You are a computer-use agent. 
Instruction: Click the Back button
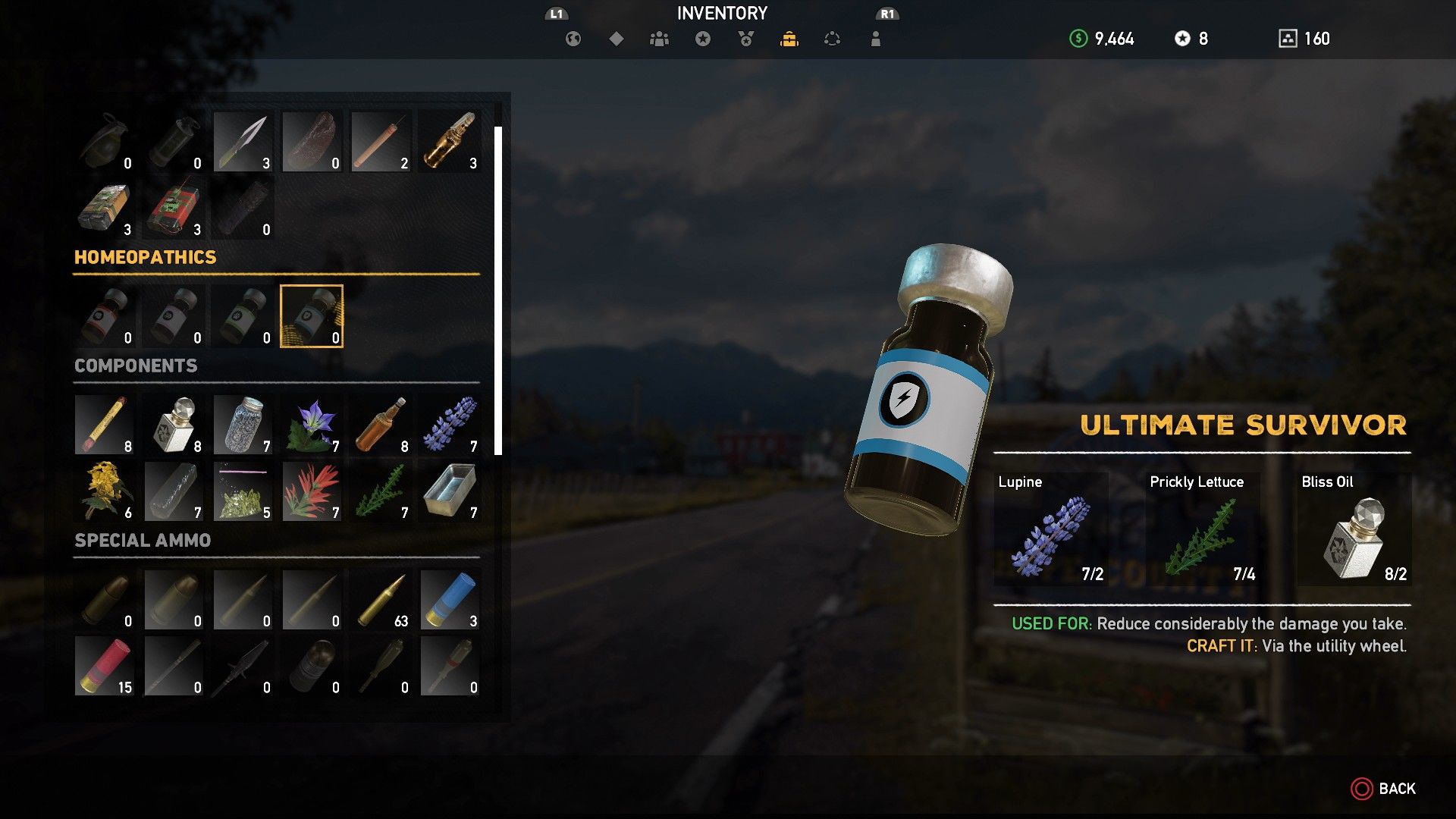(1383, 789)
